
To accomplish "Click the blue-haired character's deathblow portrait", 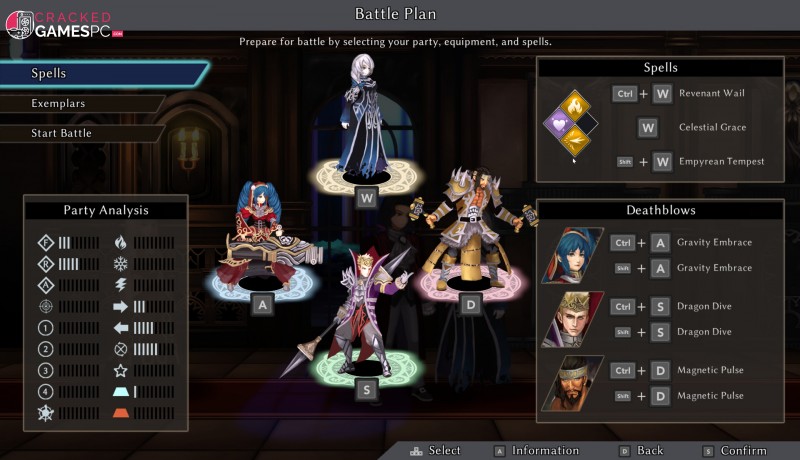I will [x=572, y=255].
